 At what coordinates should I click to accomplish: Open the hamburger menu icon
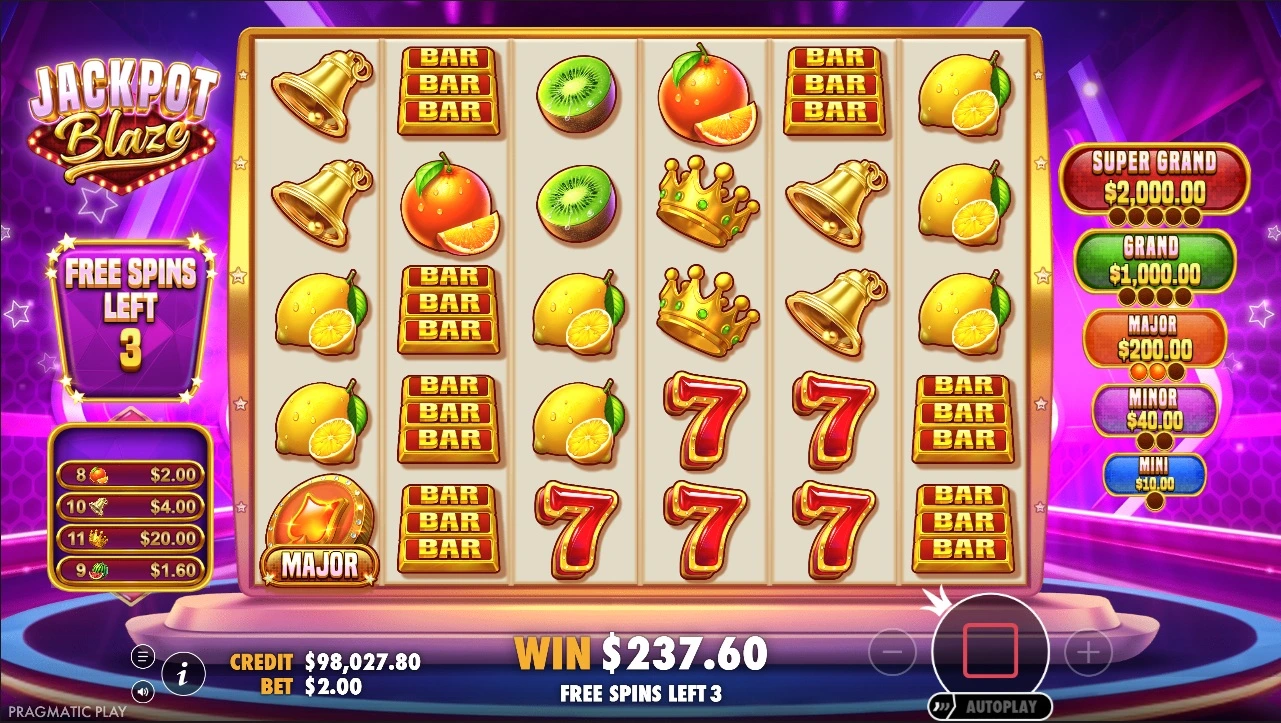tap(143, 657)
